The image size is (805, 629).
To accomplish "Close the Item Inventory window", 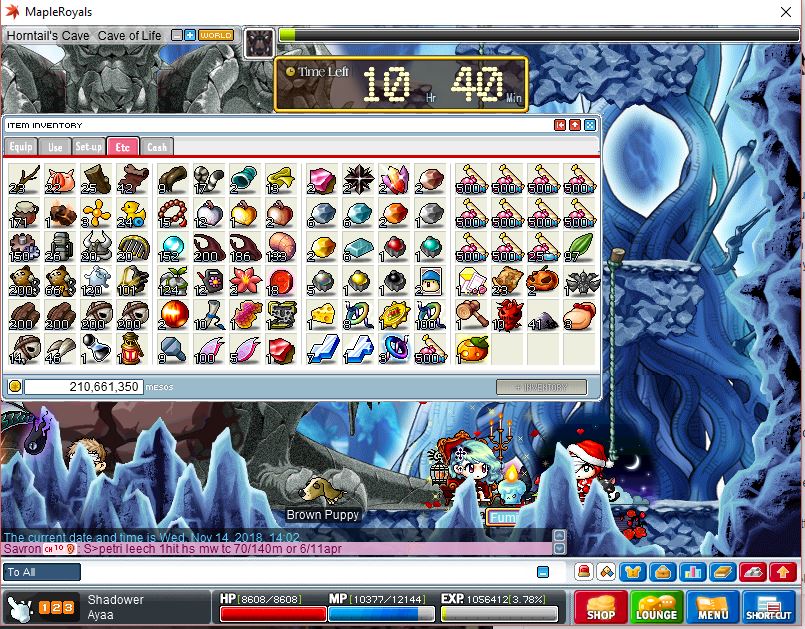I will (x=590, y=125).
